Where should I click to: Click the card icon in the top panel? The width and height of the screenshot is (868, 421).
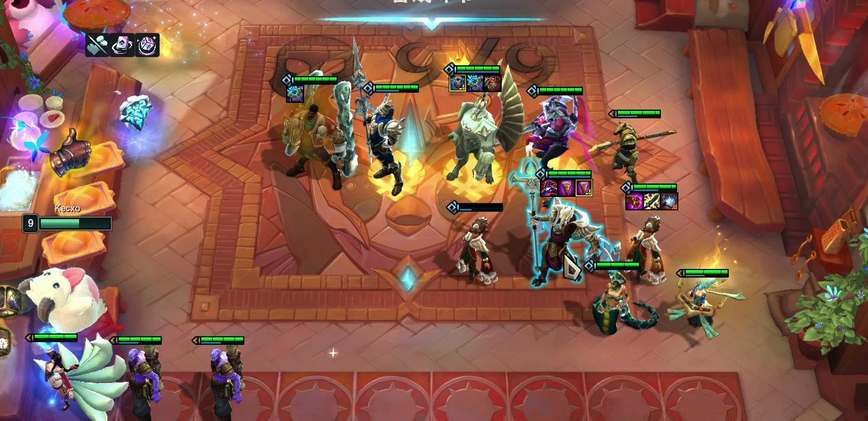(x=123, y=44)
